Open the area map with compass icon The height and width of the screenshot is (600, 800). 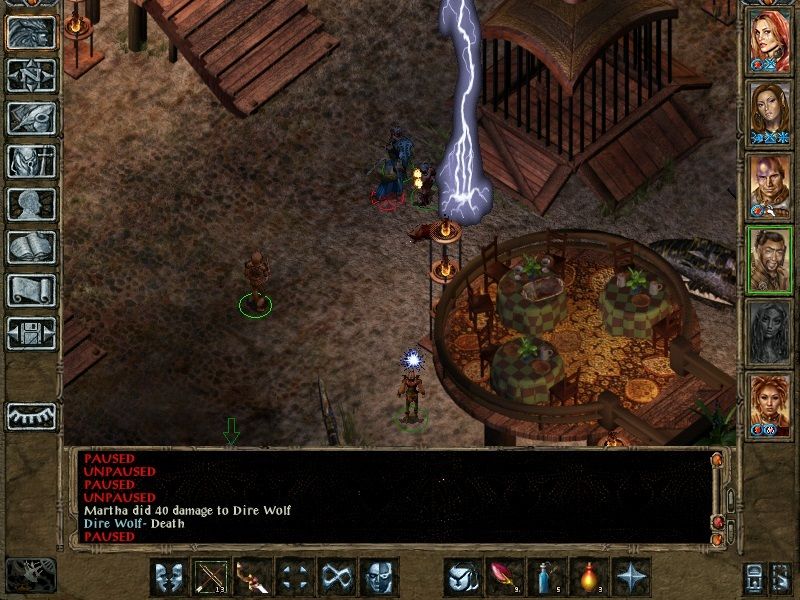click(31, 75)
